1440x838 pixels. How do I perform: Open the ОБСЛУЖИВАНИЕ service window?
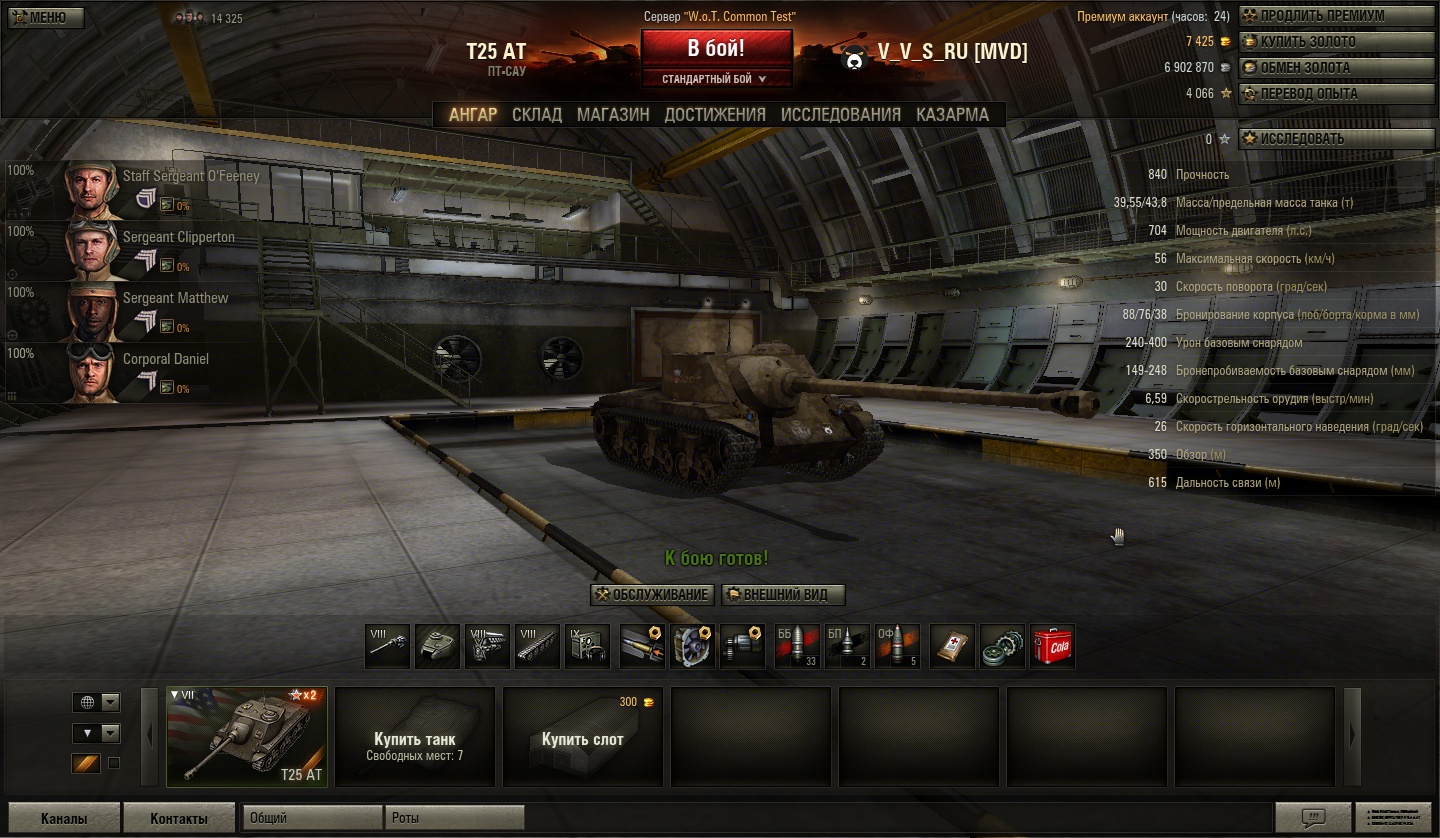[x=653, y=595]
